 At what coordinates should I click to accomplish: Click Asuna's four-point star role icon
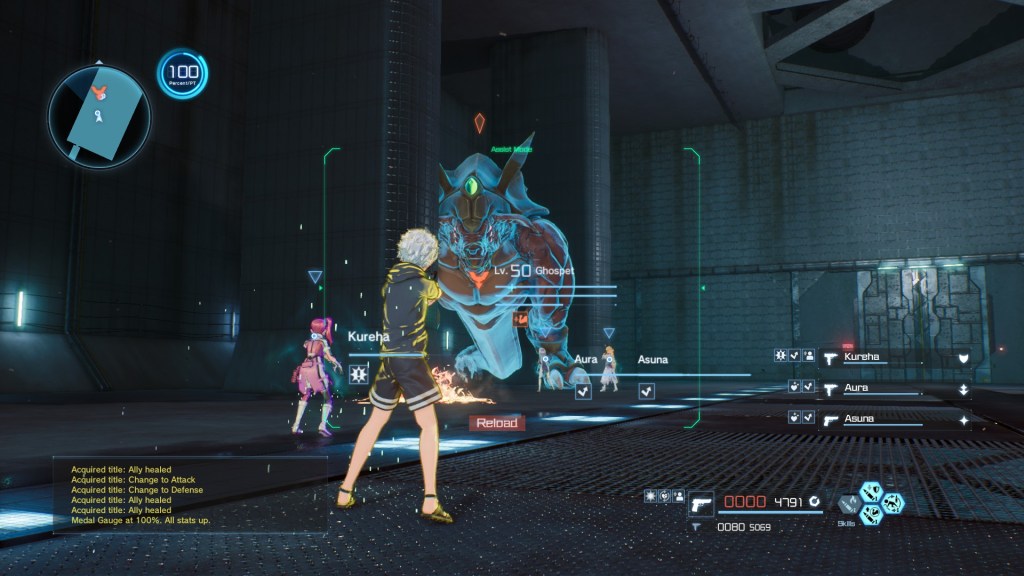click(x=963, y=421)
